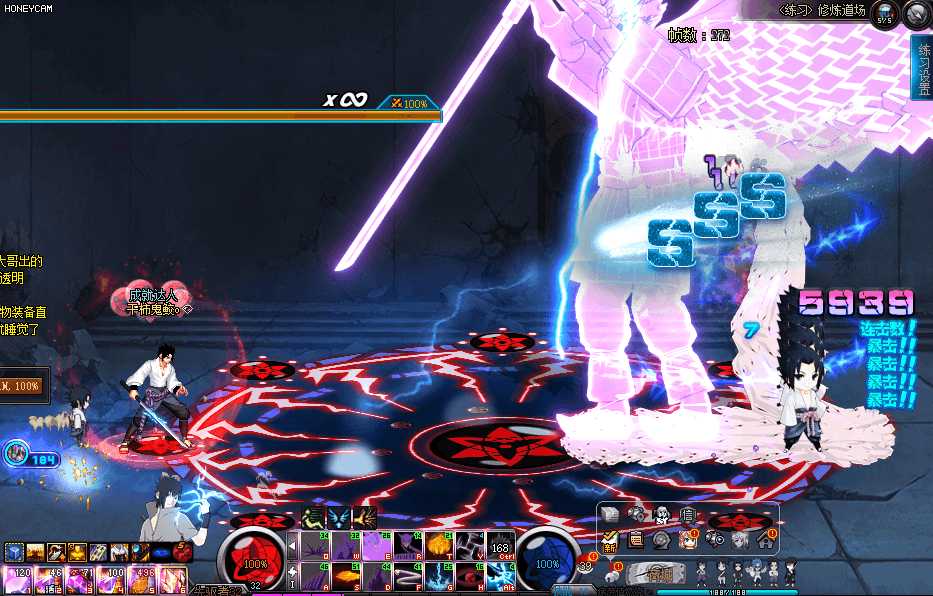This screenshot has width=933, height=596.
Task: Activate the lightning skill bound to G
Action: (439, 577)
